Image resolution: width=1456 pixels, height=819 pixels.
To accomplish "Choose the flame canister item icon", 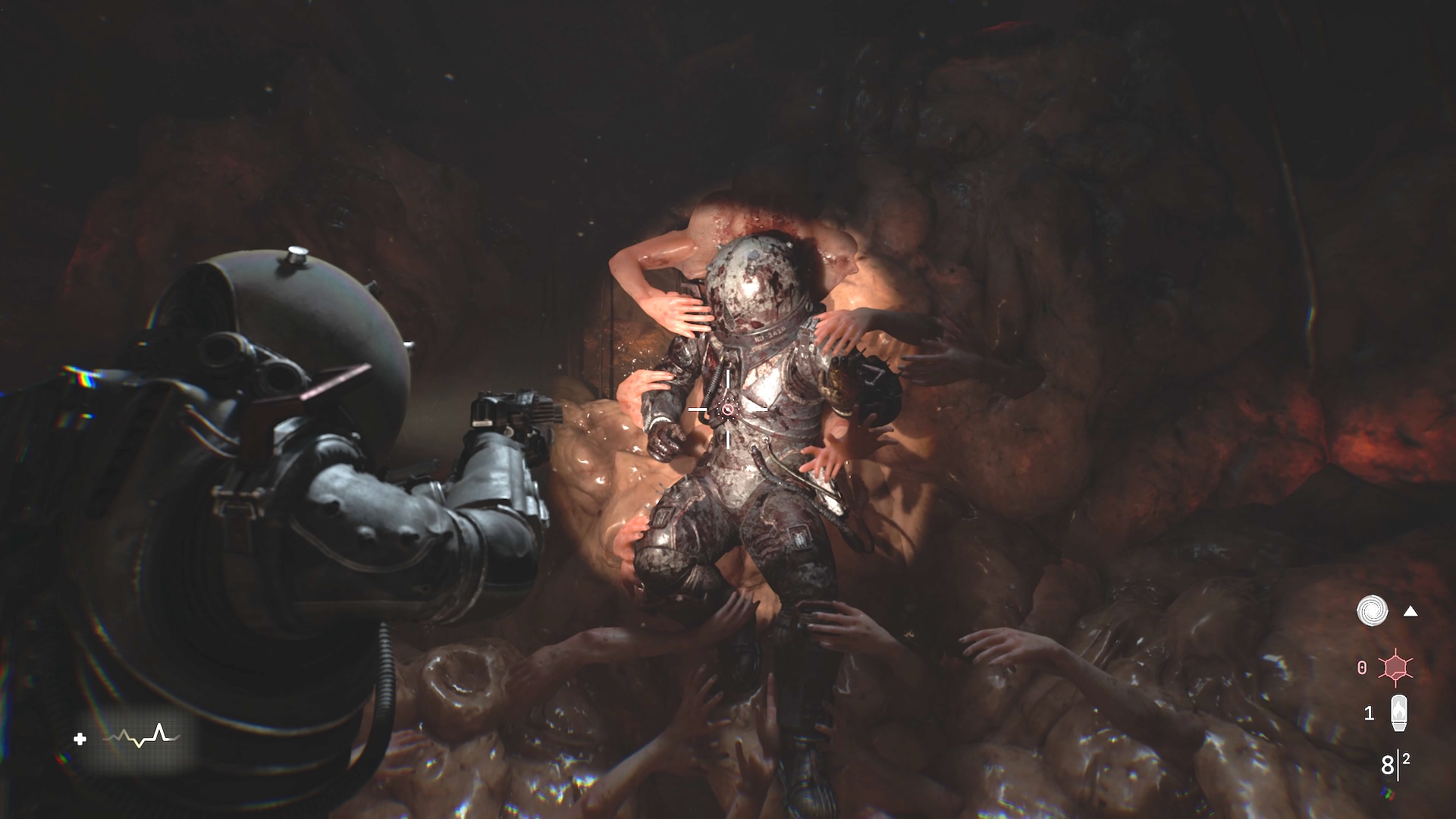I will coord(1398,713).
